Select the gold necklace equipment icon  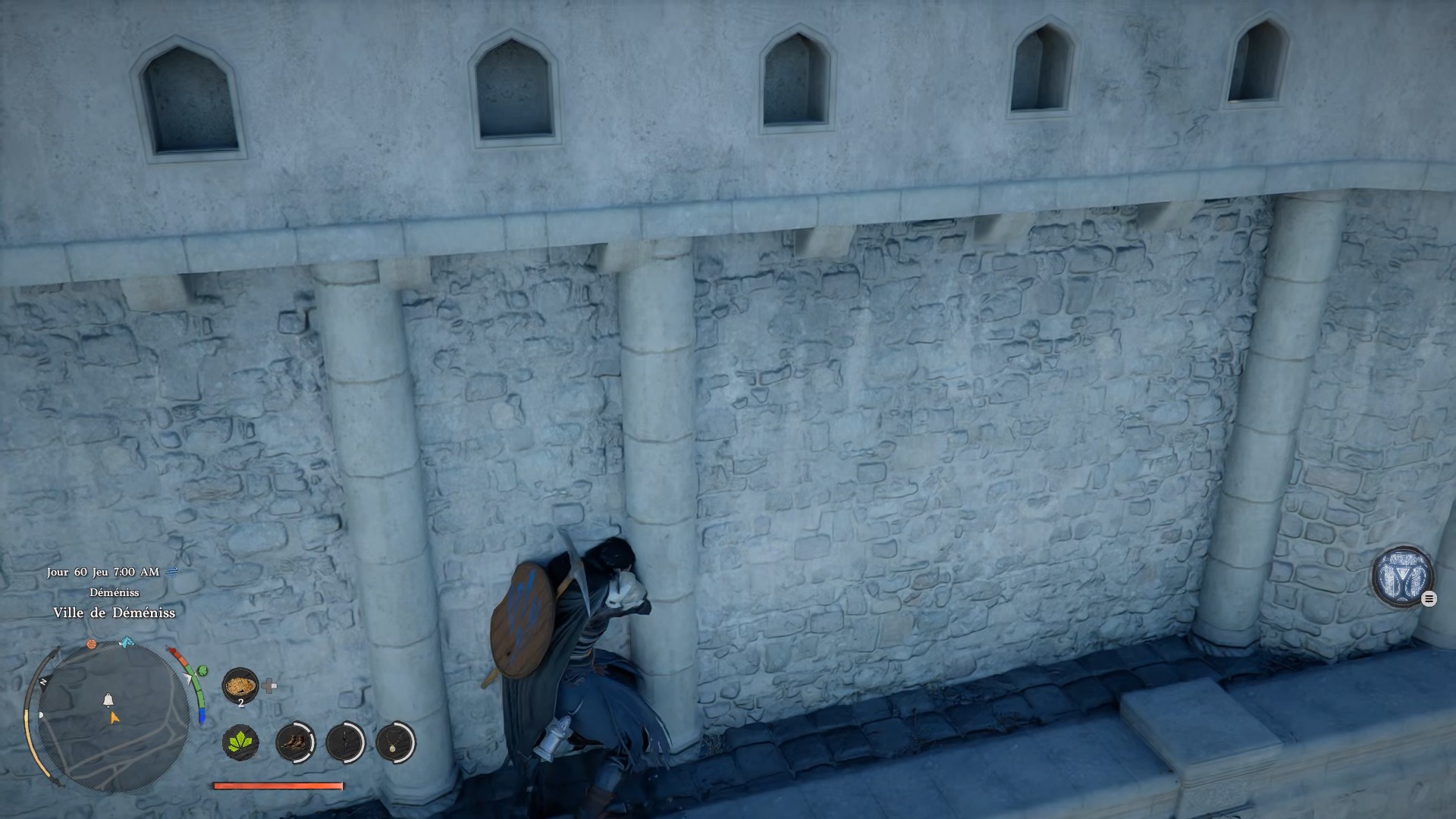pos(395,742)
